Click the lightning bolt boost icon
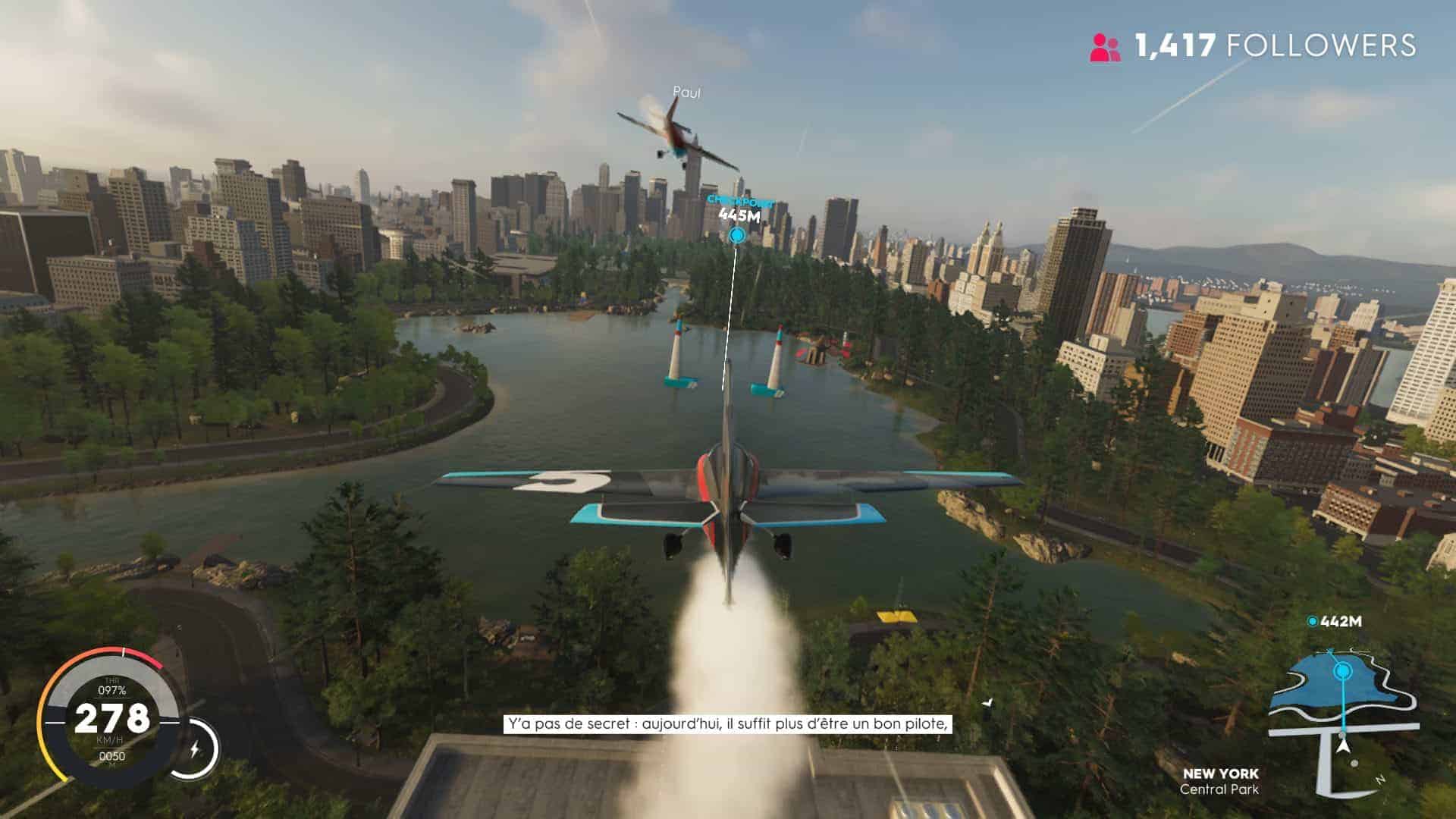 195,749
